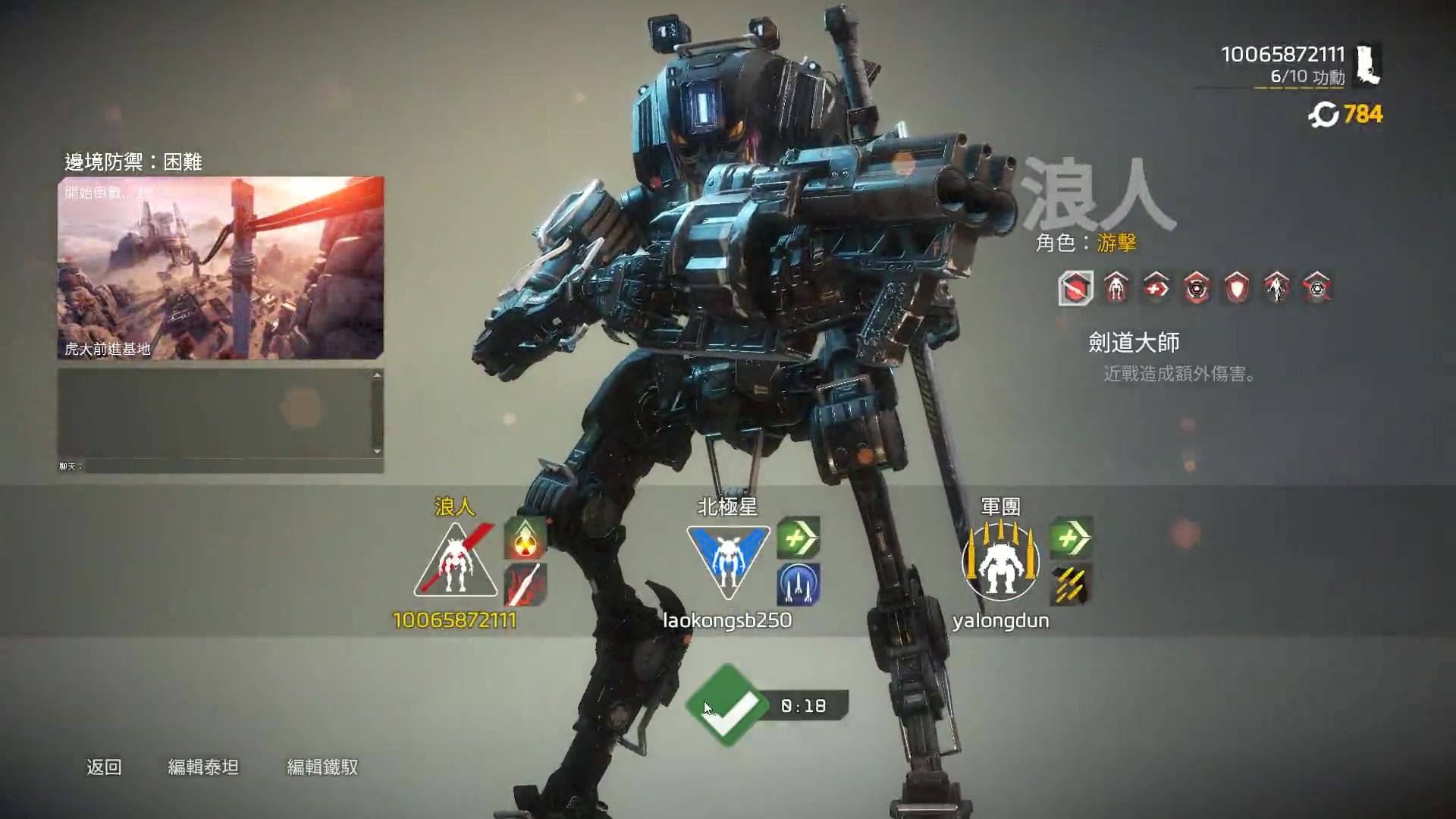
Task: Click the 虎大前進基地 map thumbnail
Action: (x=221, y=268)
